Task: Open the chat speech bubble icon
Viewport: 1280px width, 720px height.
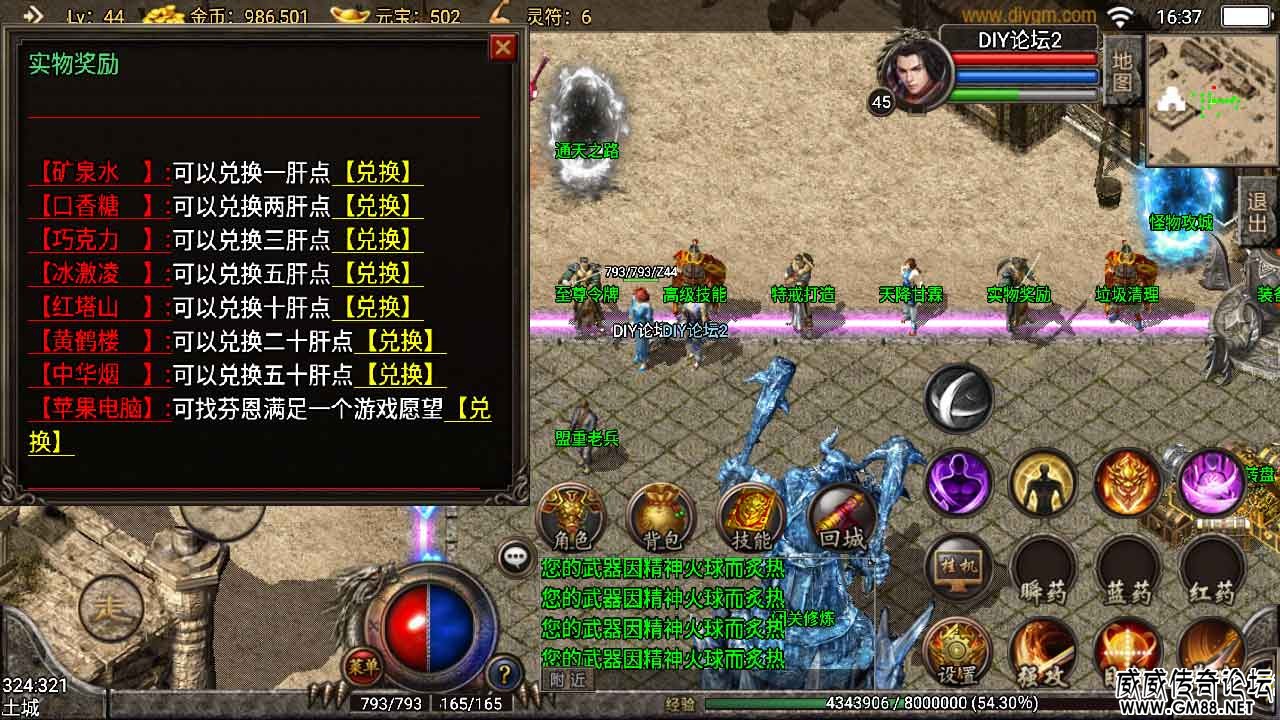Action: pyautogui.click(x=516, y=558)
